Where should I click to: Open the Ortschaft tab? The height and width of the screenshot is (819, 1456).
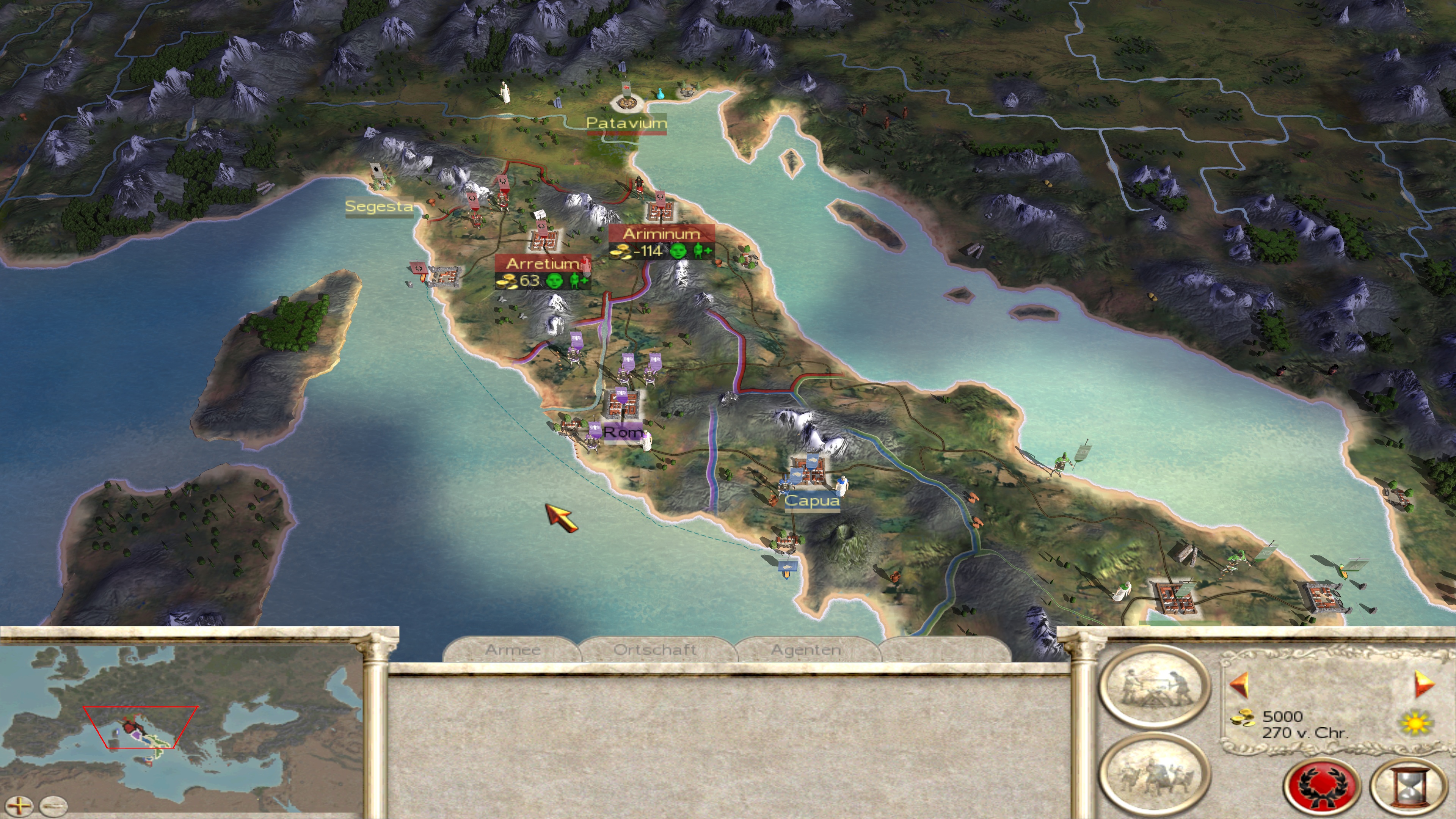tap(655, 650)
